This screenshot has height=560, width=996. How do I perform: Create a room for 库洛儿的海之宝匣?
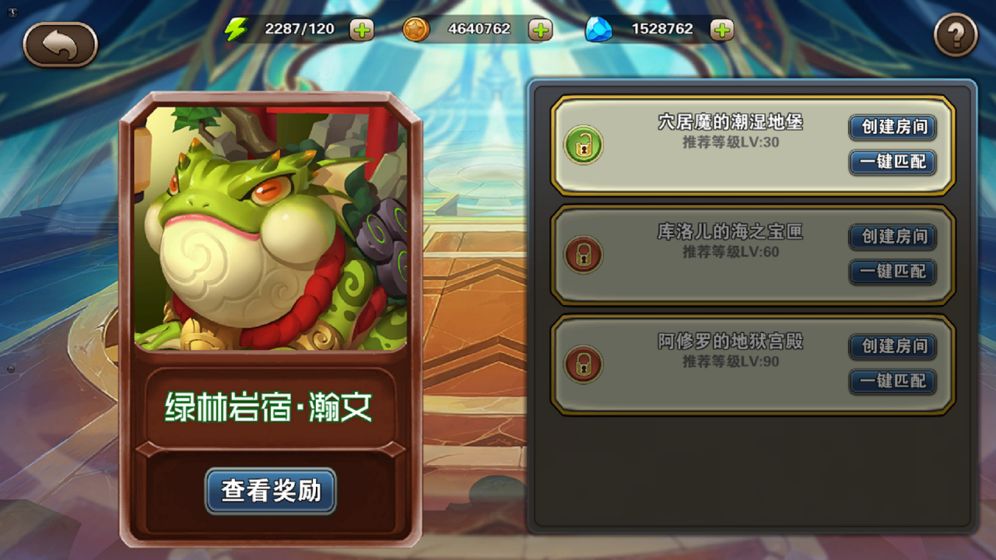[893, 237]
